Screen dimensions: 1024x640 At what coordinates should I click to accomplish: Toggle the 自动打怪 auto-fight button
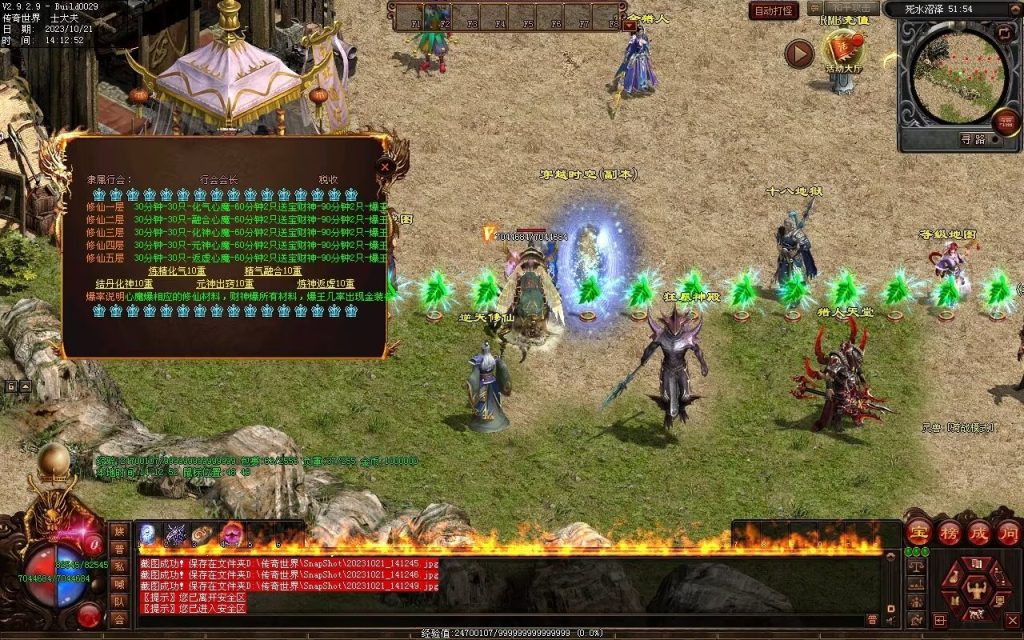[774, 11]
